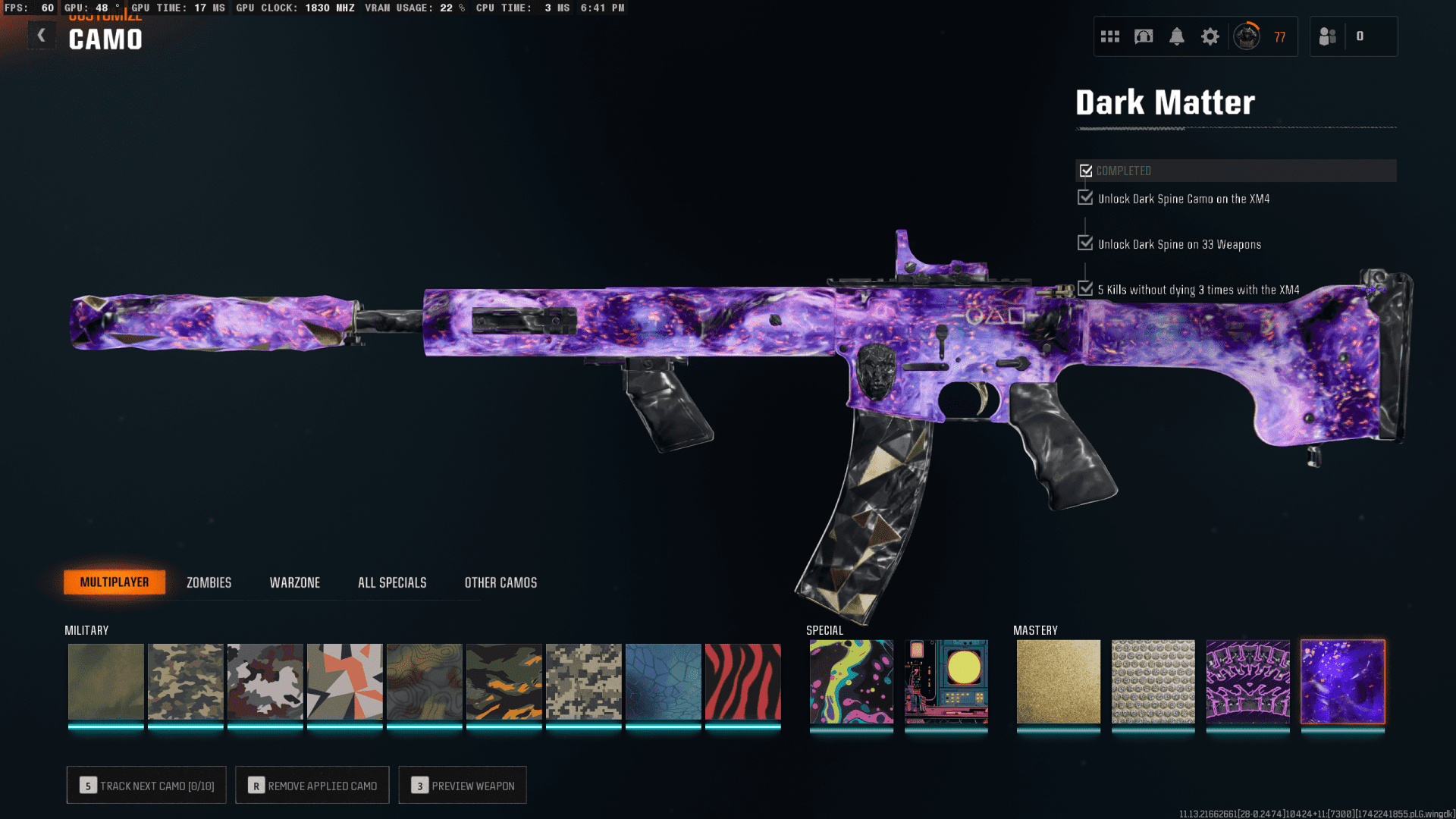Viewport: 1456px width, 819px height.
Task: Tick the 5 Kills without dying challenge checkbox
Action: [x=1084, y=288]
